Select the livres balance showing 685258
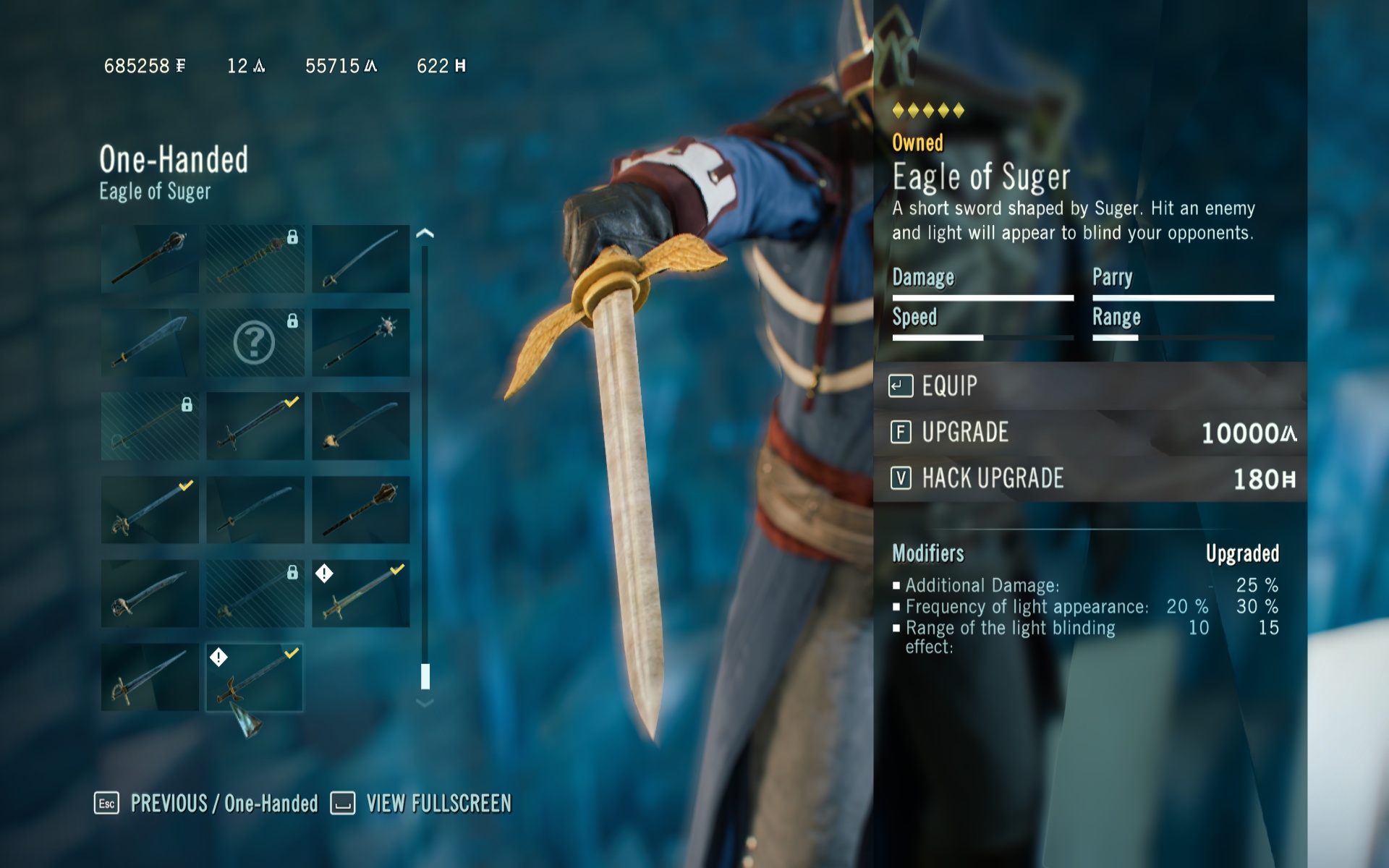 [145, 66]
